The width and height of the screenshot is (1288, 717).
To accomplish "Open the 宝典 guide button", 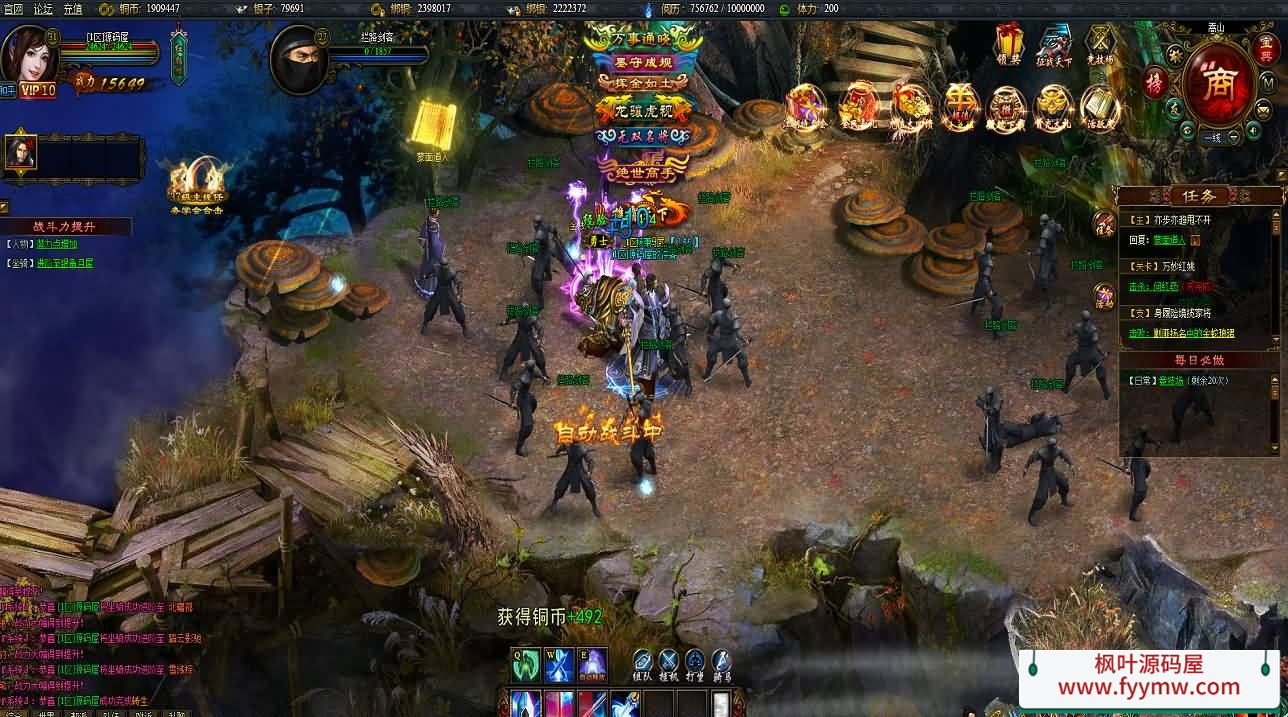I will (x=1263, y=47).
